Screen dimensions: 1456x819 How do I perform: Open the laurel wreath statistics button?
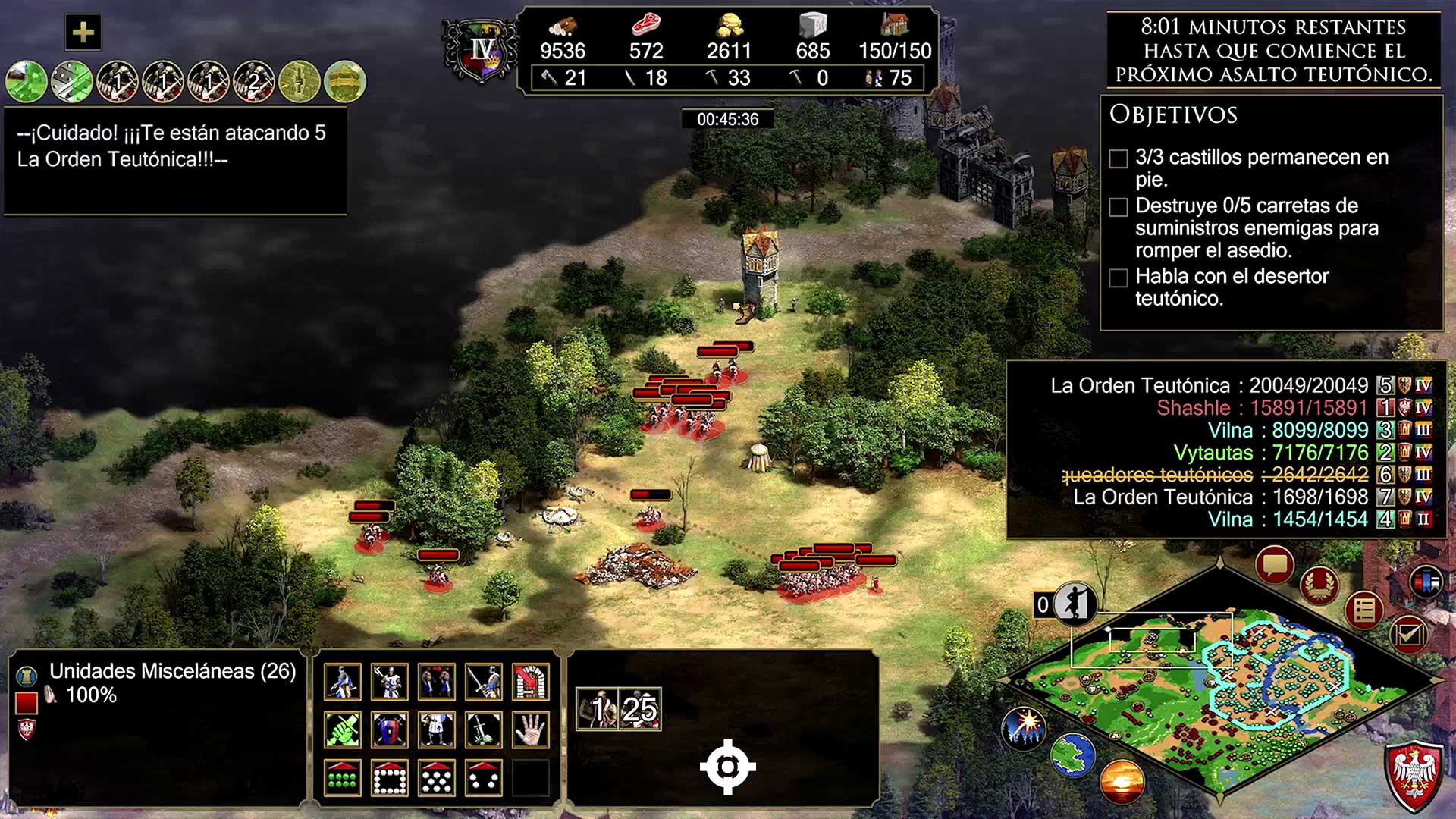point(1319,585)
